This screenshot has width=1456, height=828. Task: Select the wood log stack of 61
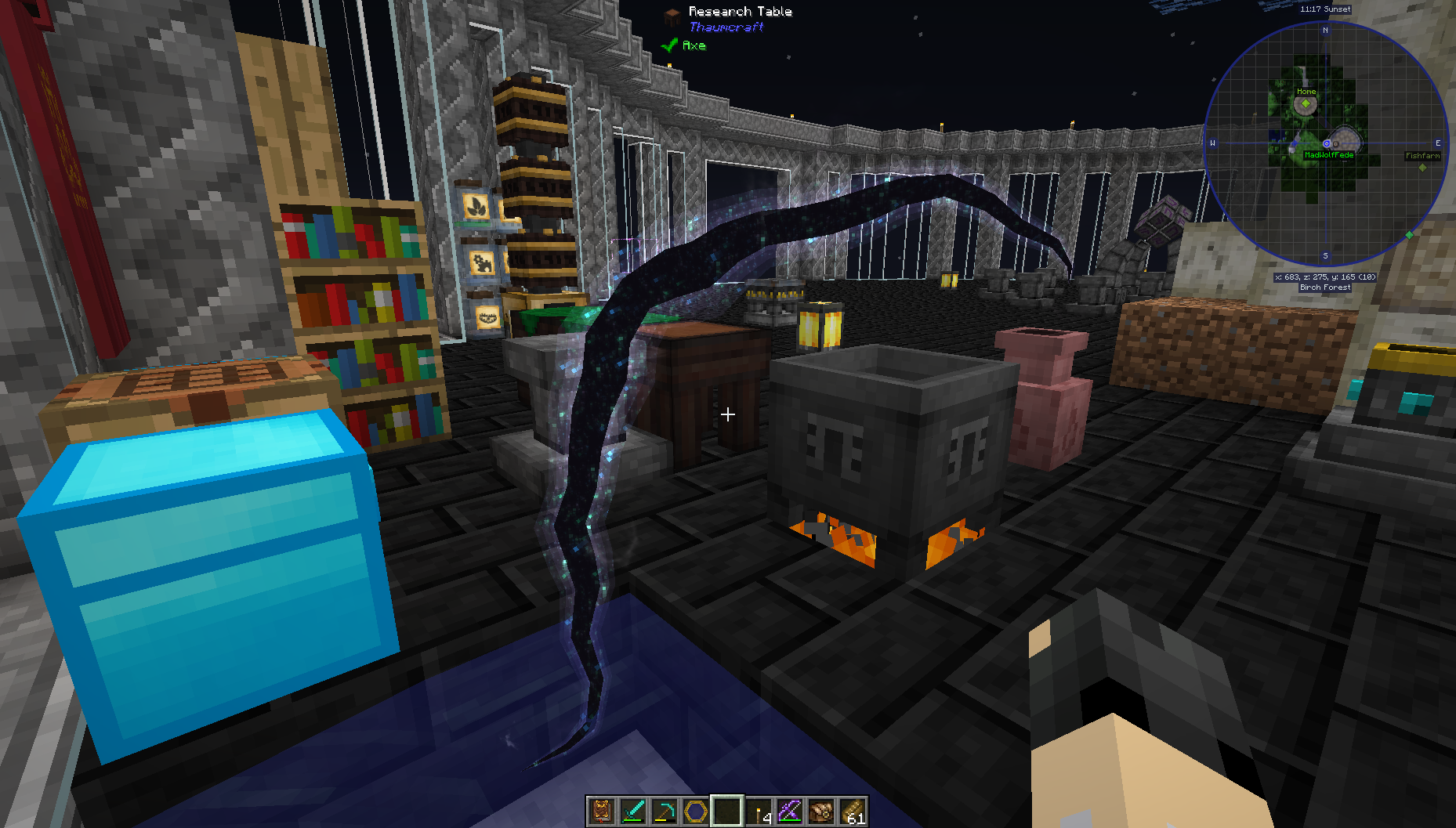click(x=853, y=812)
